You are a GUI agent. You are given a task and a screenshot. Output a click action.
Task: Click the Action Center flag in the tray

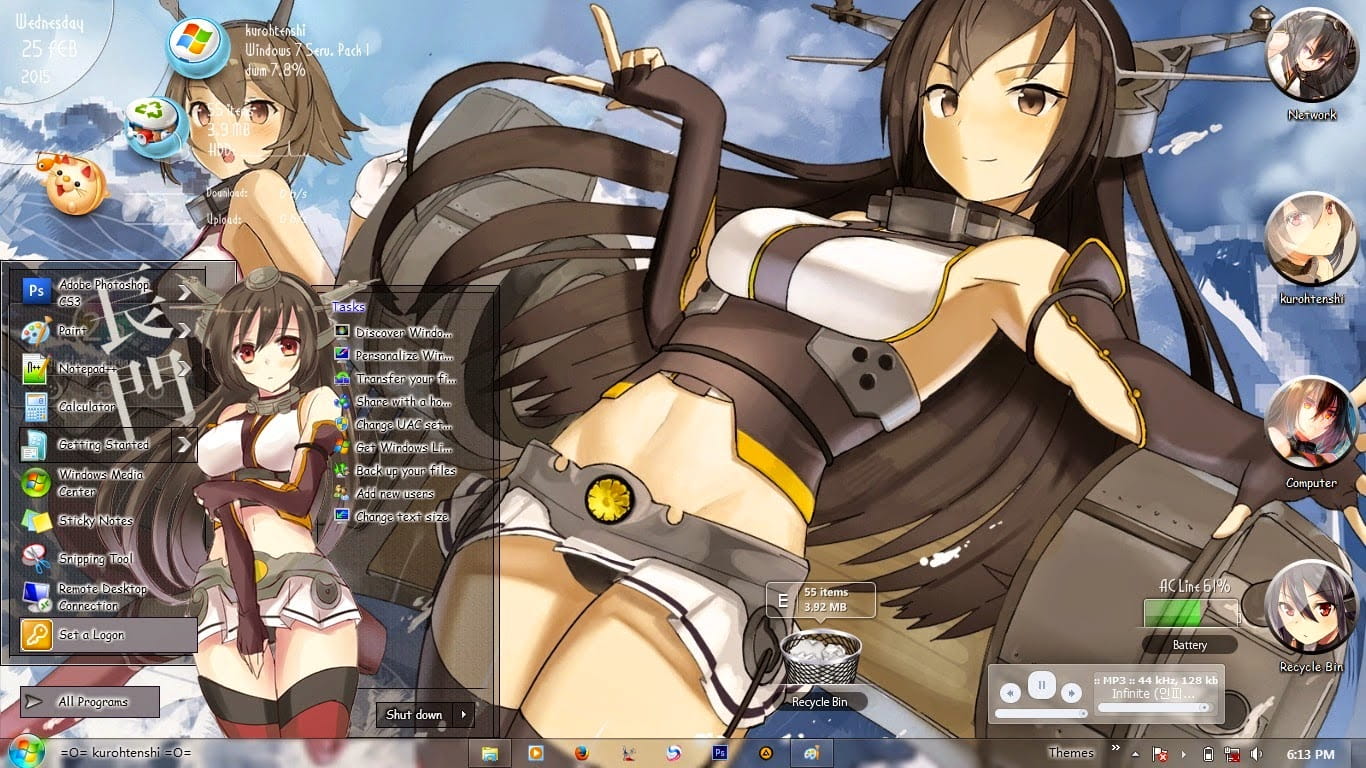[x=1159, y=754]
